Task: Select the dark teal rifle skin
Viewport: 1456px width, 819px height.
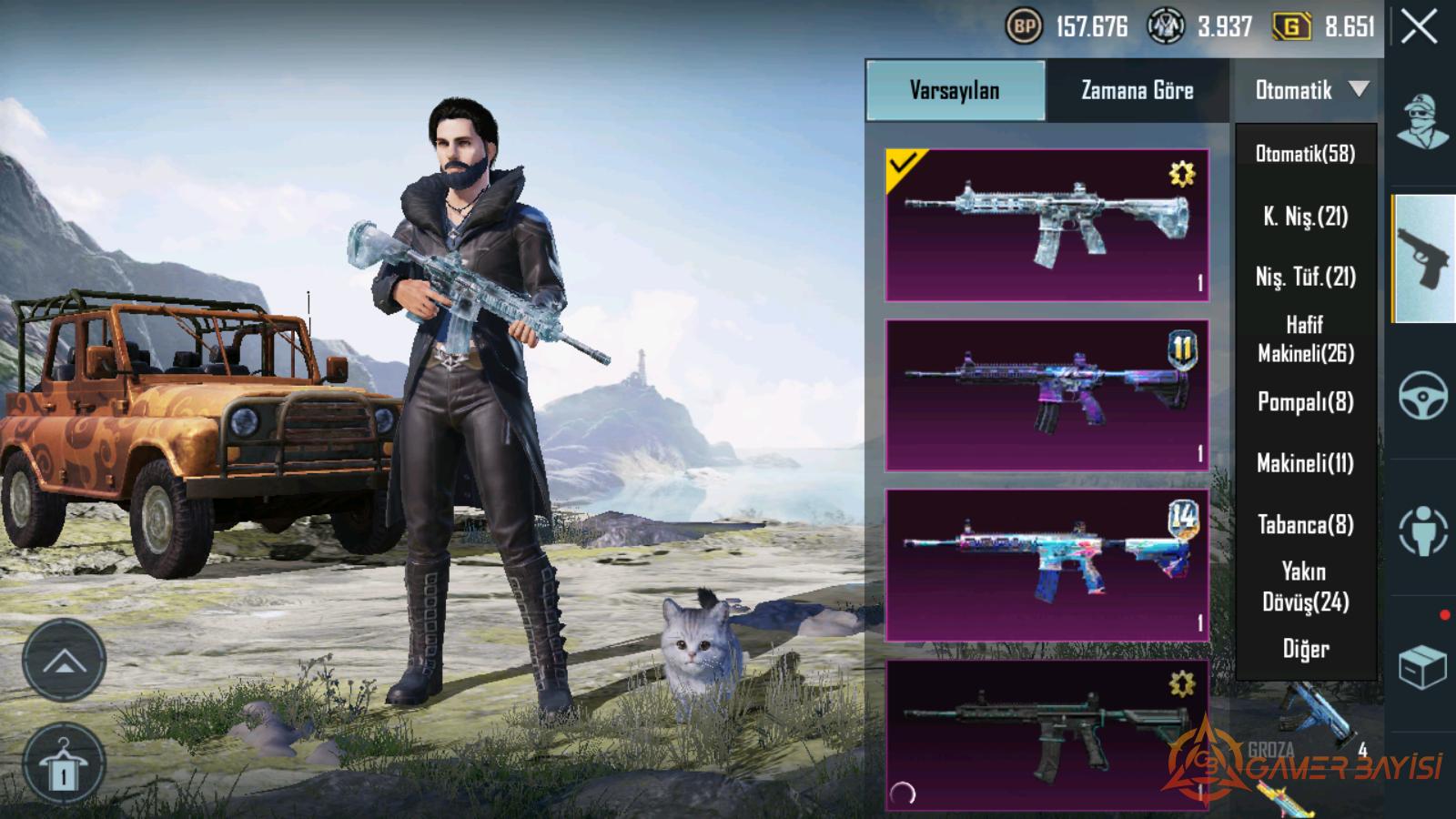Action: click(1046, 735)
